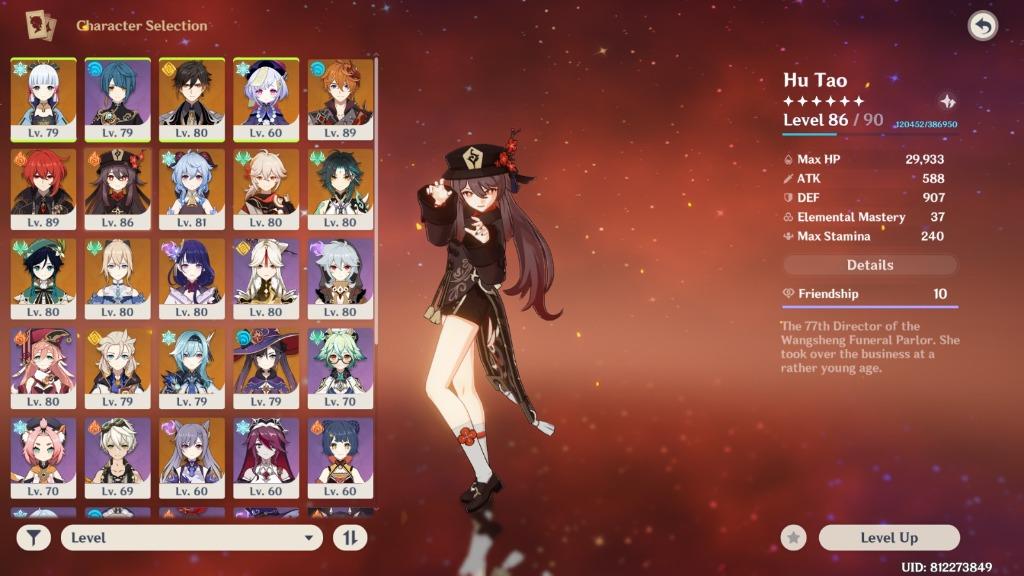Open the Level sort dropdown
The image size is (1024, 576).
[x=191, y=538]
